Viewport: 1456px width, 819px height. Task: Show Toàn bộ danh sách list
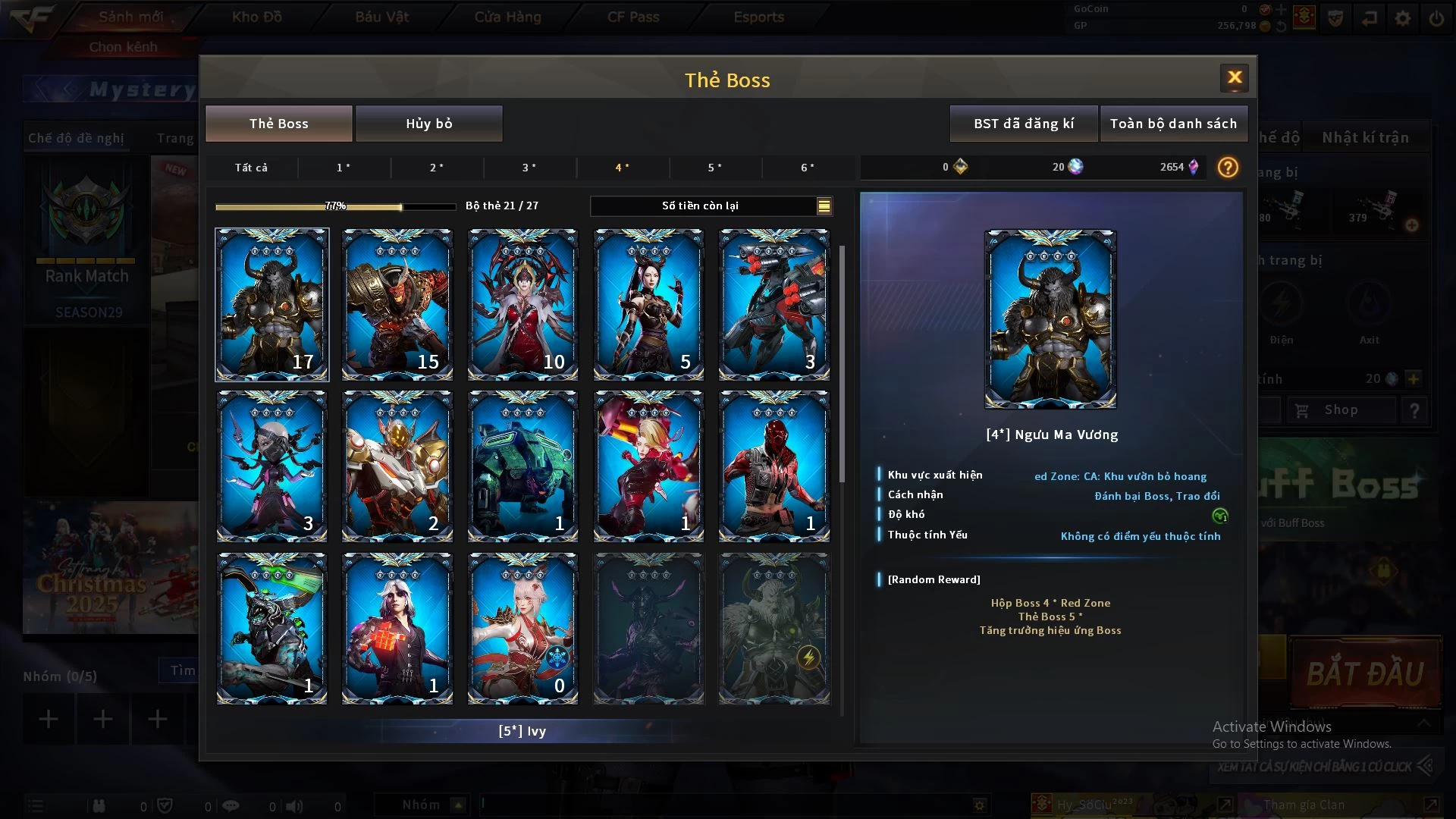point(1172,124)
